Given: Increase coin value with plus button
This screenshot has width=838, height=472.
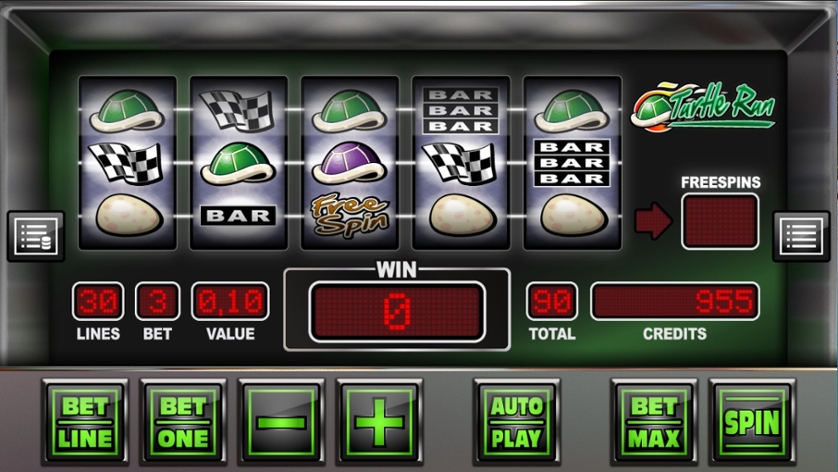Looking at the screenshot, I should [x=379, y=422].
